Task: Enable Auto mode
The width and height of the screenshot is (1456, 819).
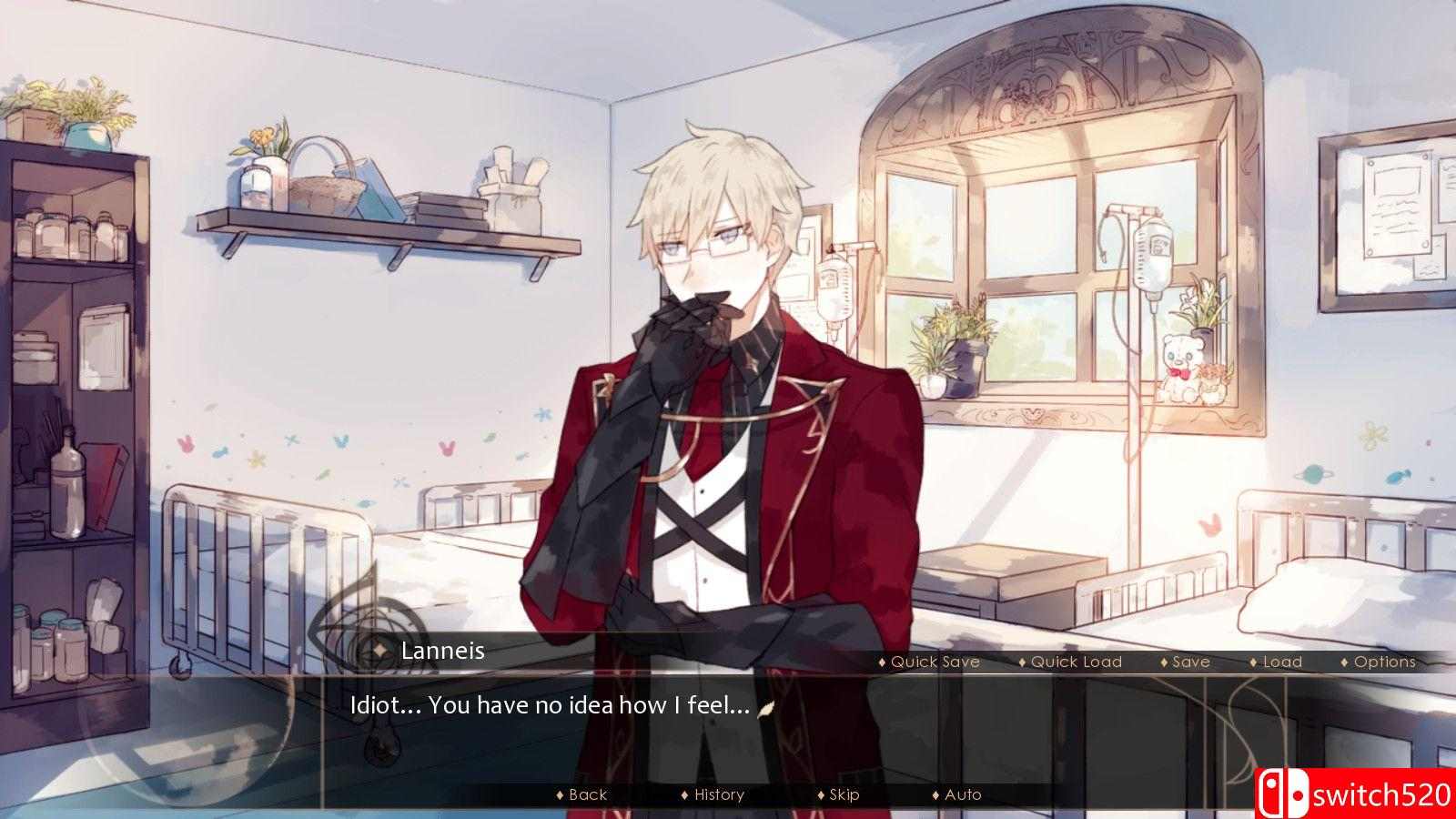Action: (963, 794)
